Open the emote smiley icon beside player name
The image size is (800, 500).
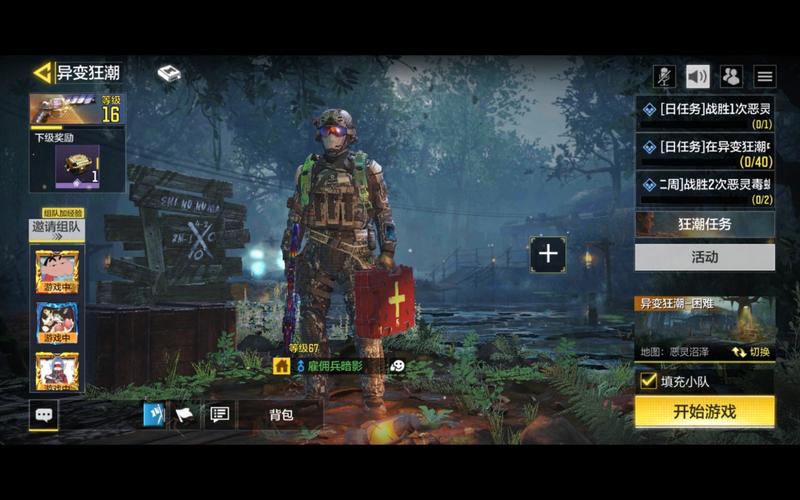(398, 366)
